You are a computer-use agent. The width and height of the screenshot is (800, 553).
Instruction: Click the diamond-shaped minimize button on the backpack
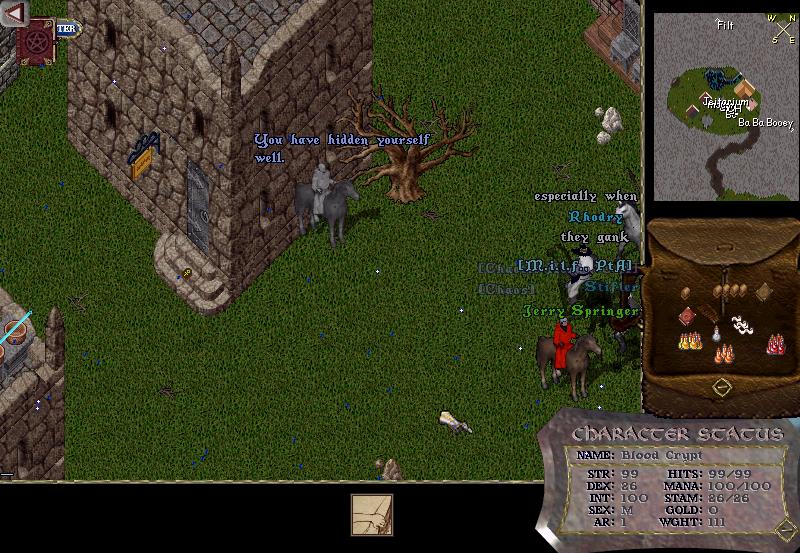(x=720, y=386)
